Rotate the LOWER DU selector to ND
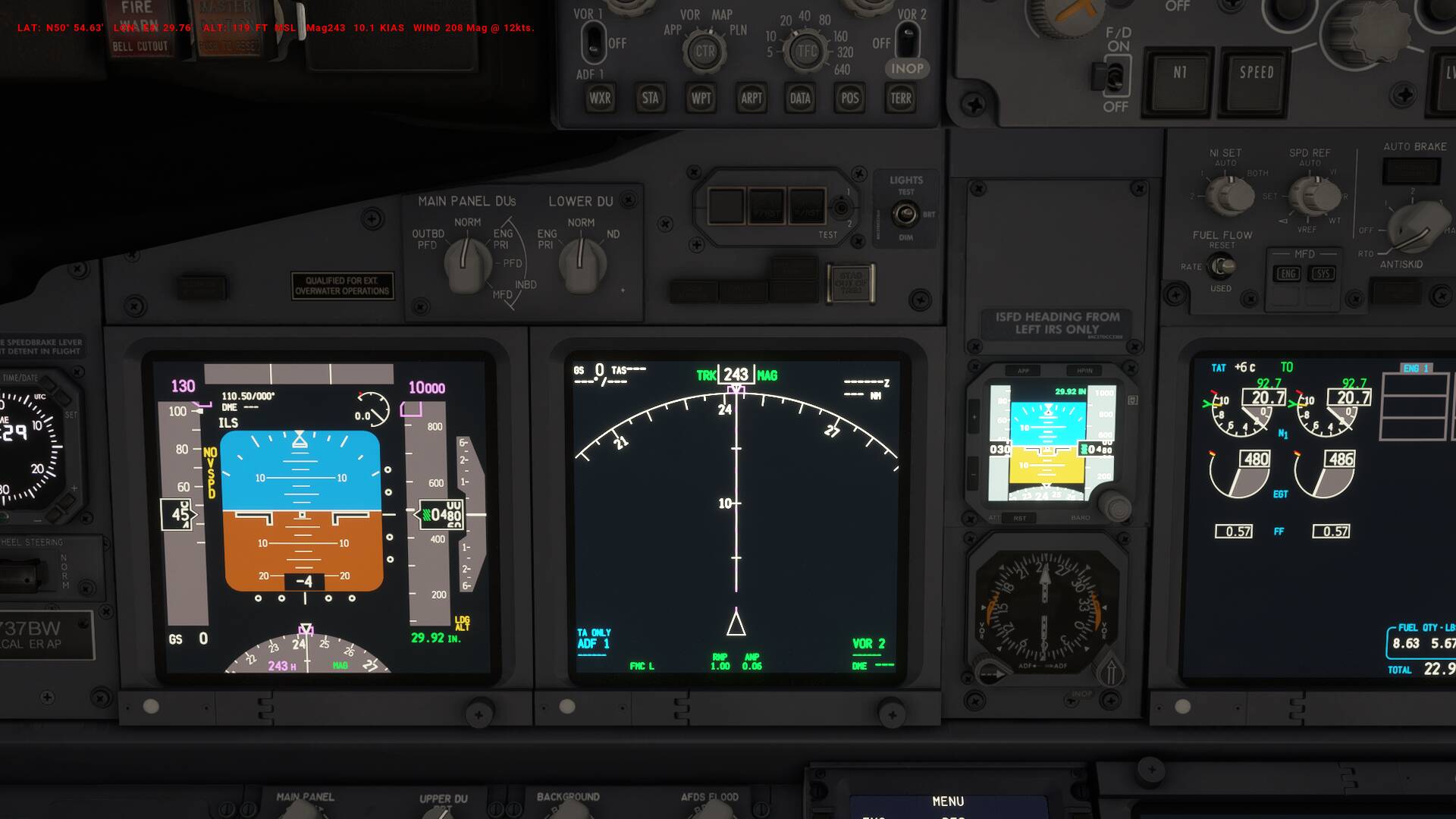This screenshot has width=1456, height=819. click(581, 258)
